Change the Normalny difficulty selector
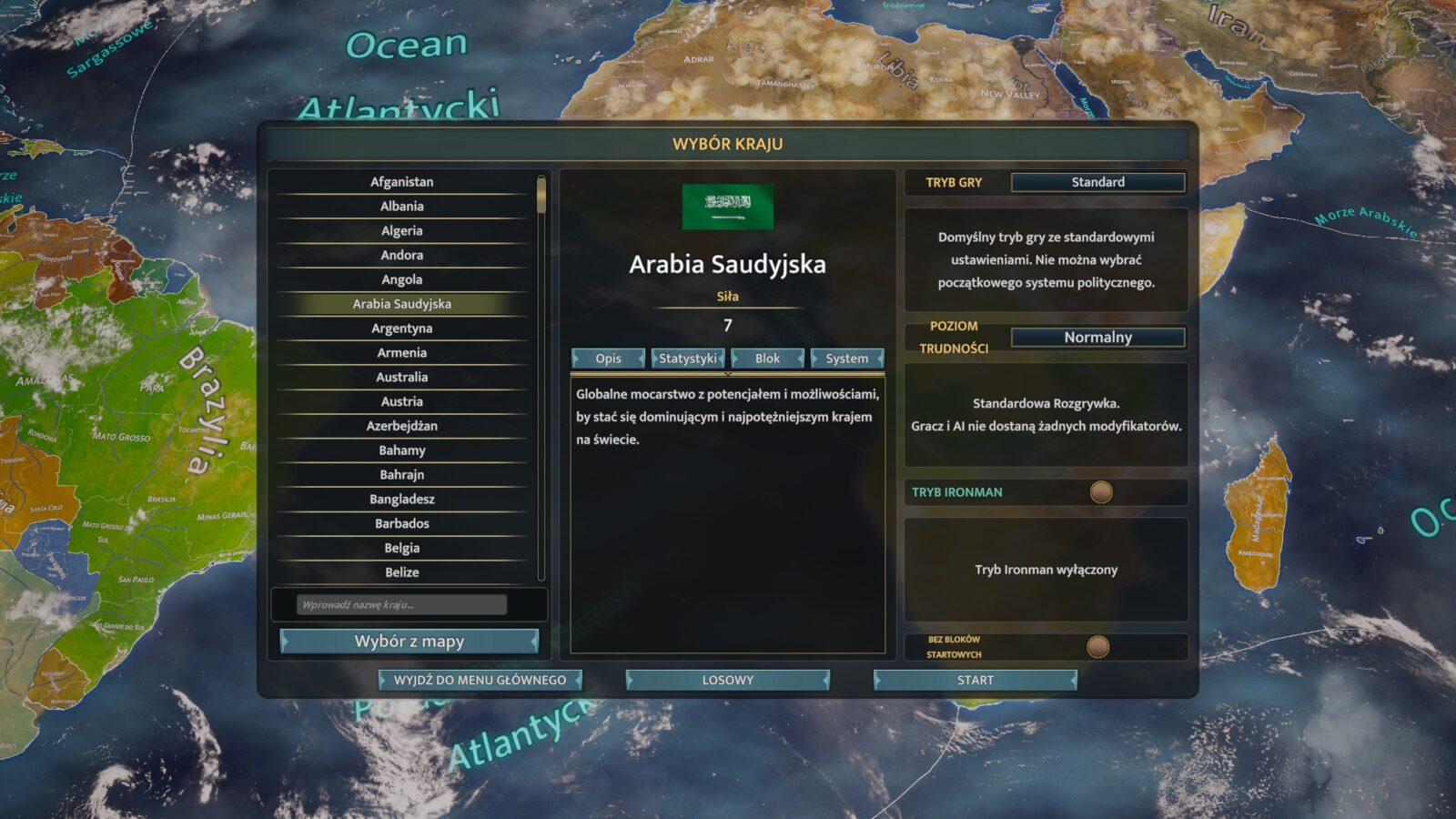This screenshot has height=819, width=1456. click(x=1097, y=338)
